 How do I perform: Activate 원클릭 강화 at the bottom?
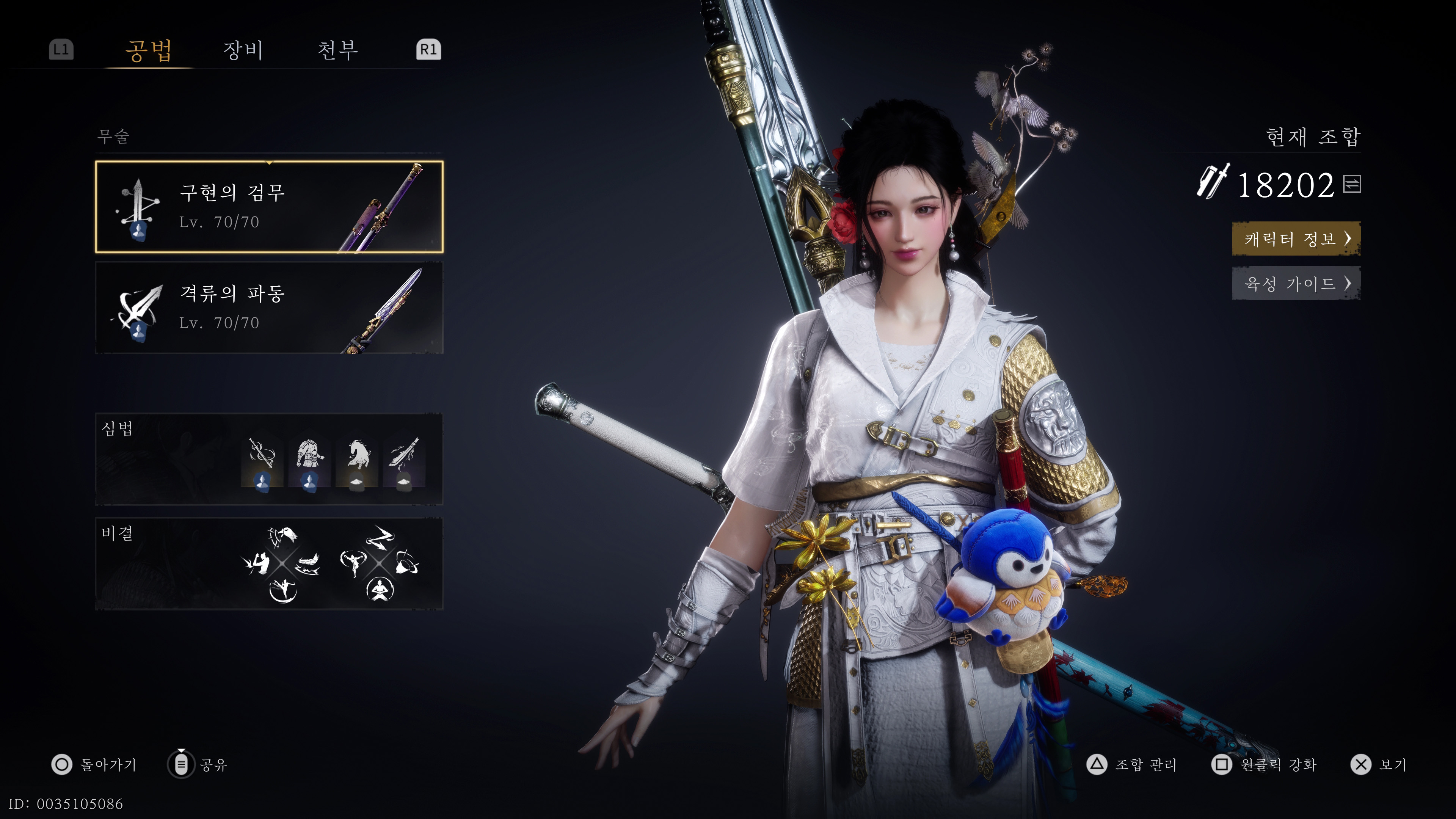(x=1264, y=765)
